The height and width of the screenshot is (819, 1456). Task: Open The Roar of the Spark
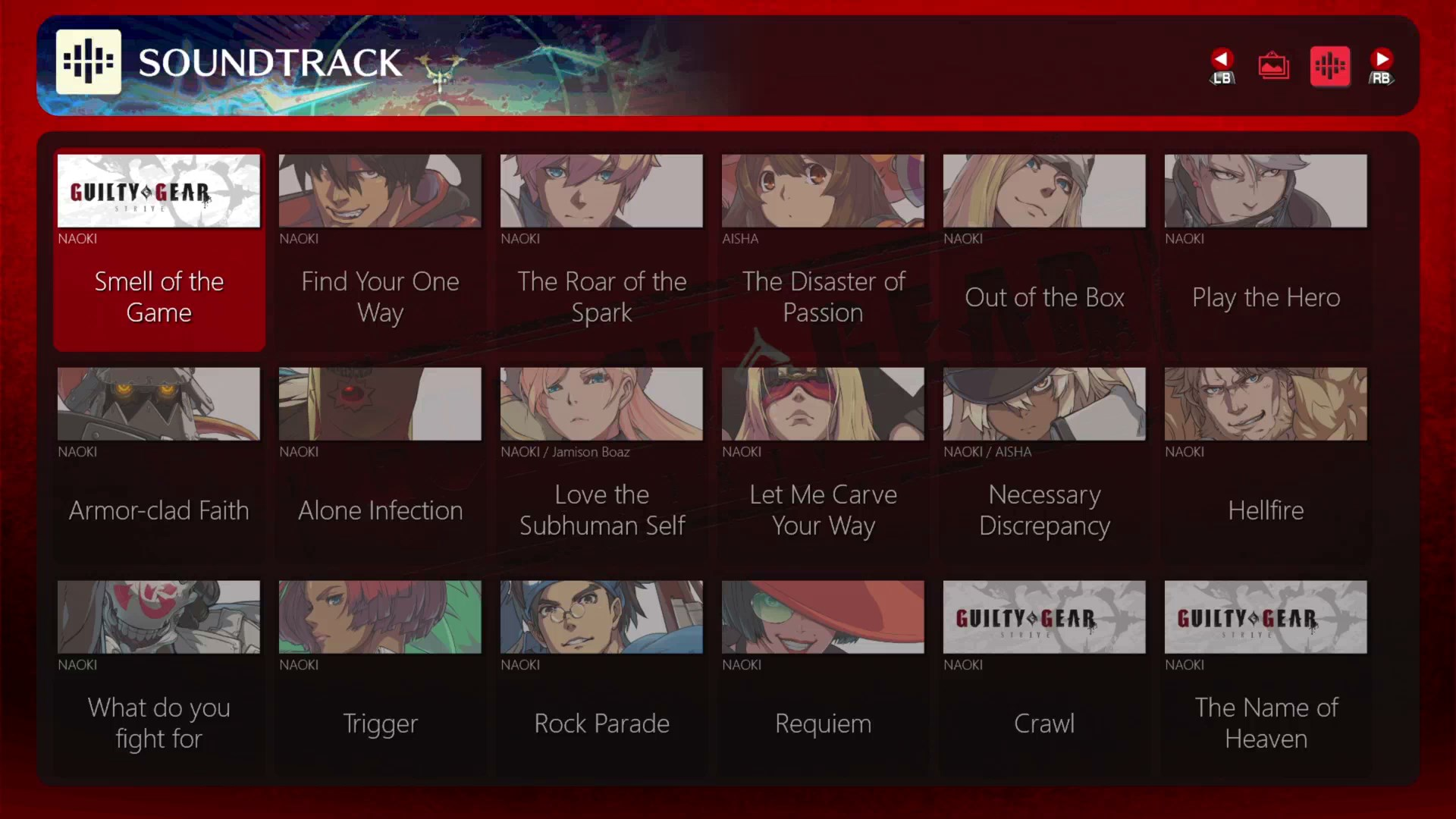coord(601,250)
